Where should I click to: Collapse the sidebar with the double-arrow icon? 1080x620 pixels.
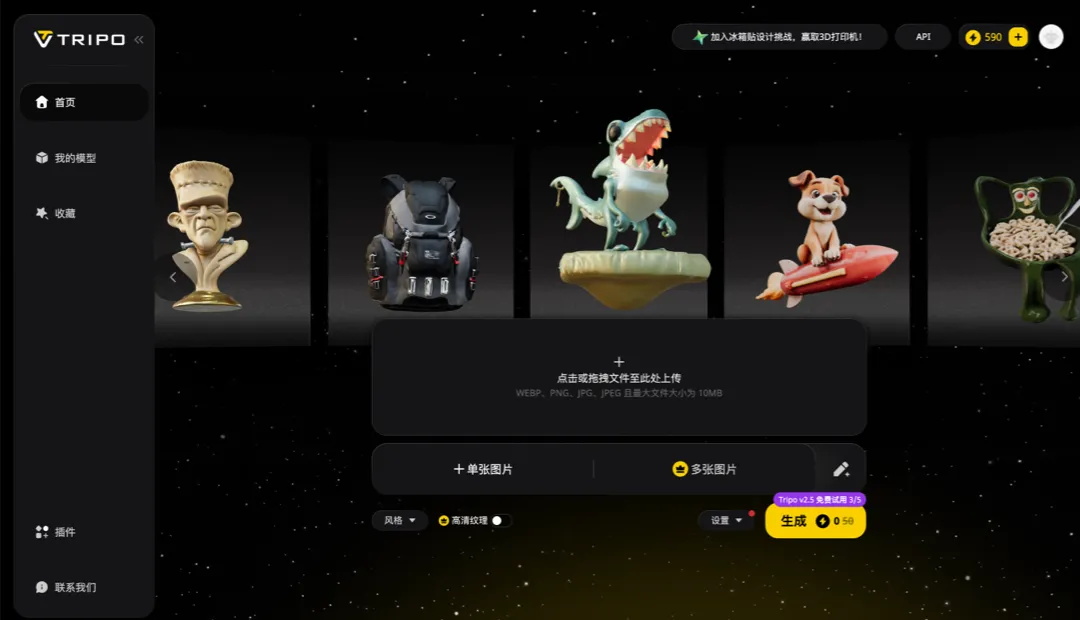click(x=139, y=39)
